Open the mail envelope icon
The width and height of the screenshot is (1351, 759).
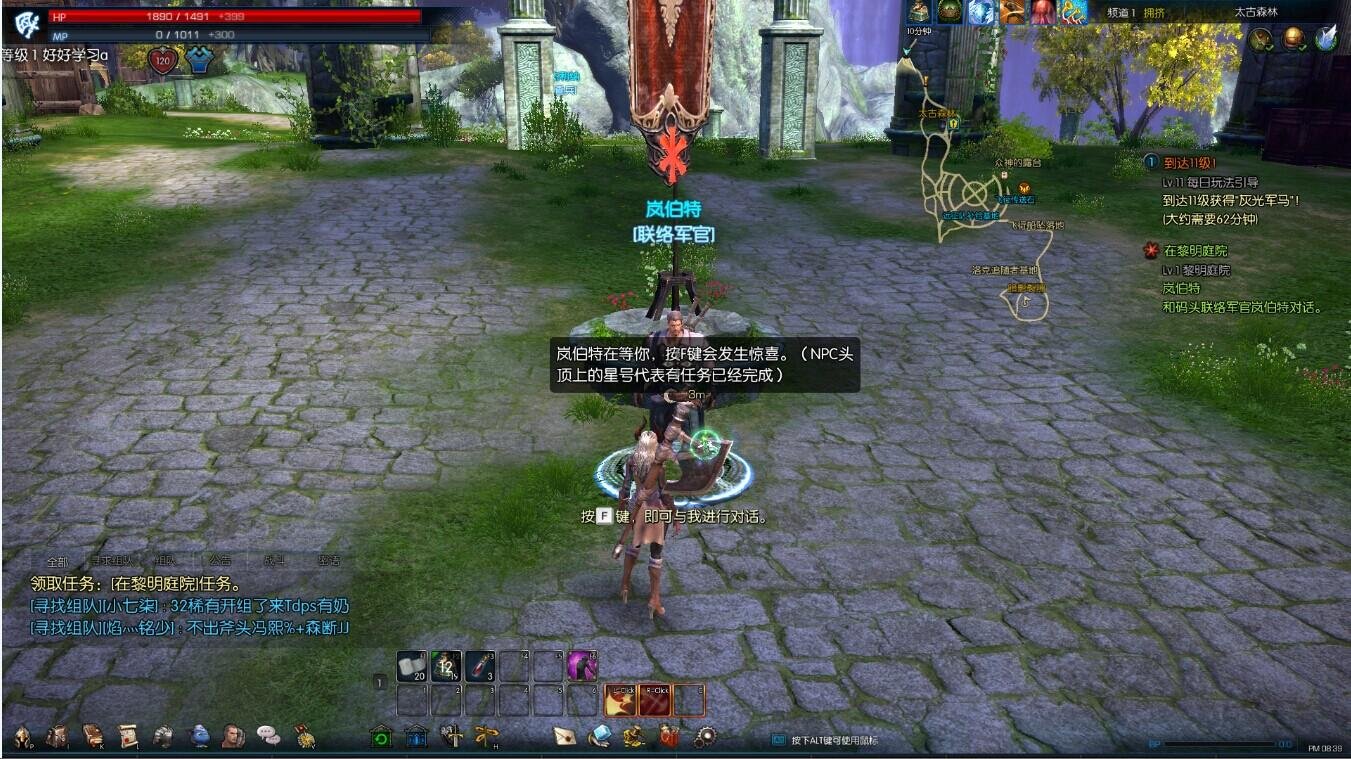click(x=565, y=738)
